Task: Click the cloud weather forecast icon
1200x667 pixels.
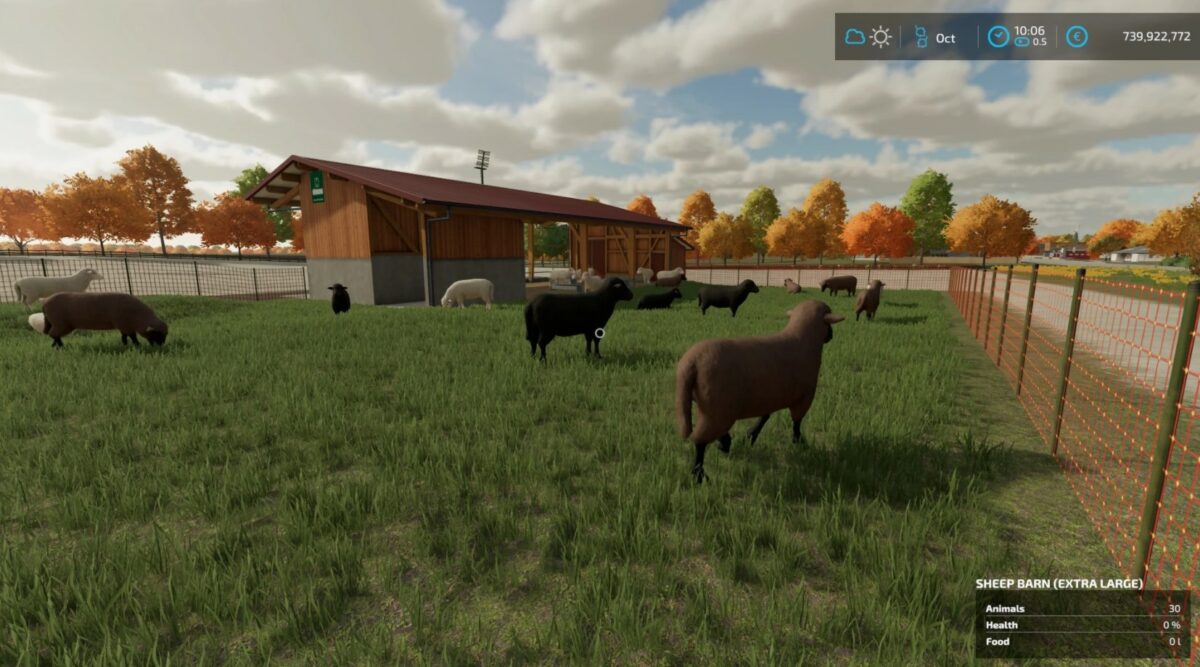Action: [855, 37]
